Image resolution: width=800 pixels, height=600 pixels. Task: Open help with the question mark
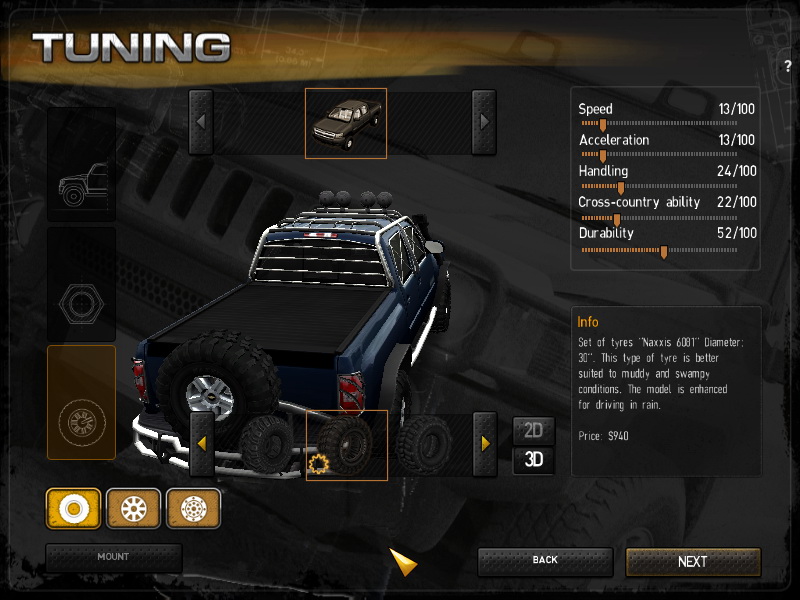point(789,66)
